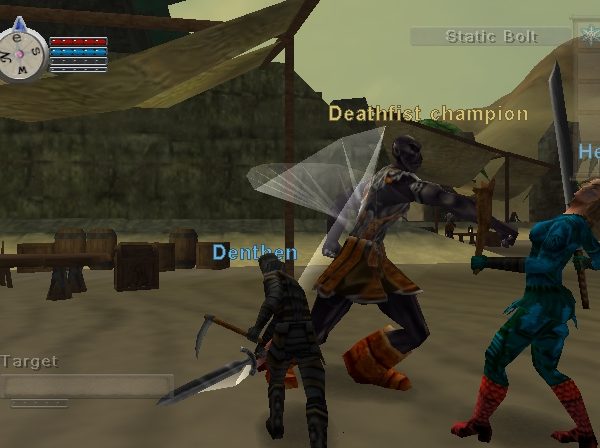Select the Static Bolt ability
The height and width of the screenshot is (448, 600).
491,37
